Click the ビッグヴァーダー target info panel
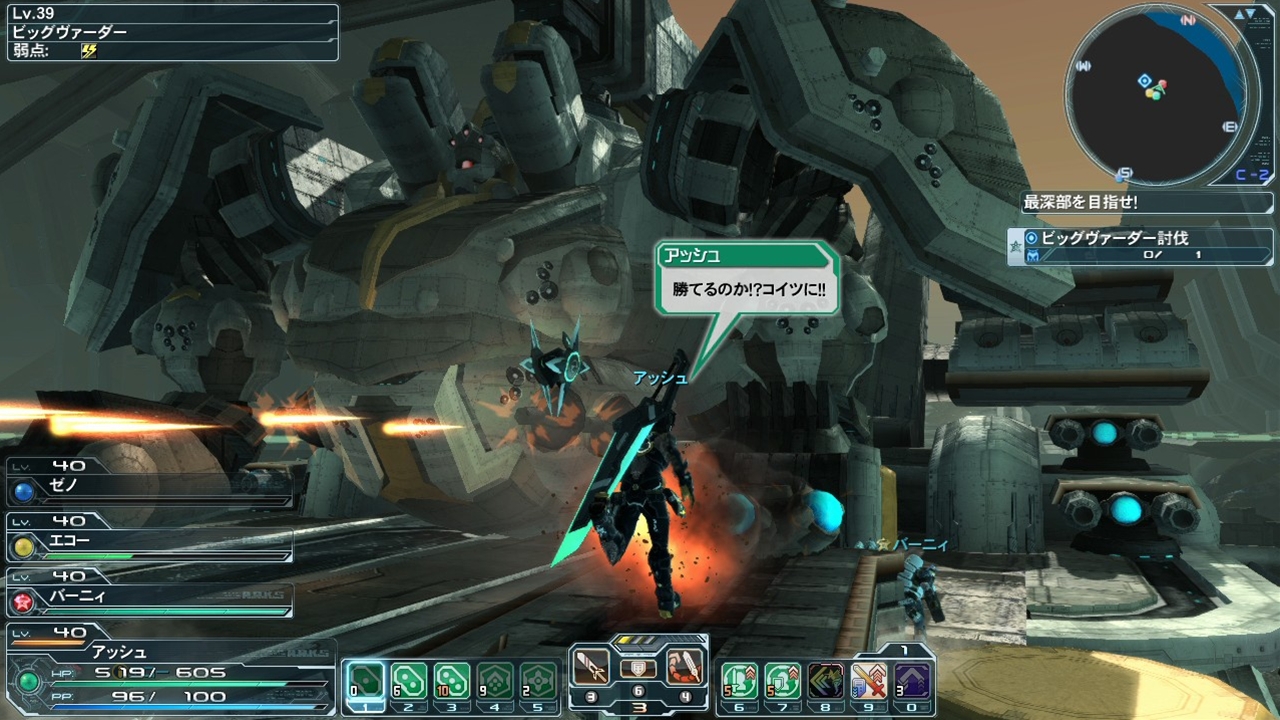Image resolution: width=1280 pixels, height=720 pixels. point(172,33)
